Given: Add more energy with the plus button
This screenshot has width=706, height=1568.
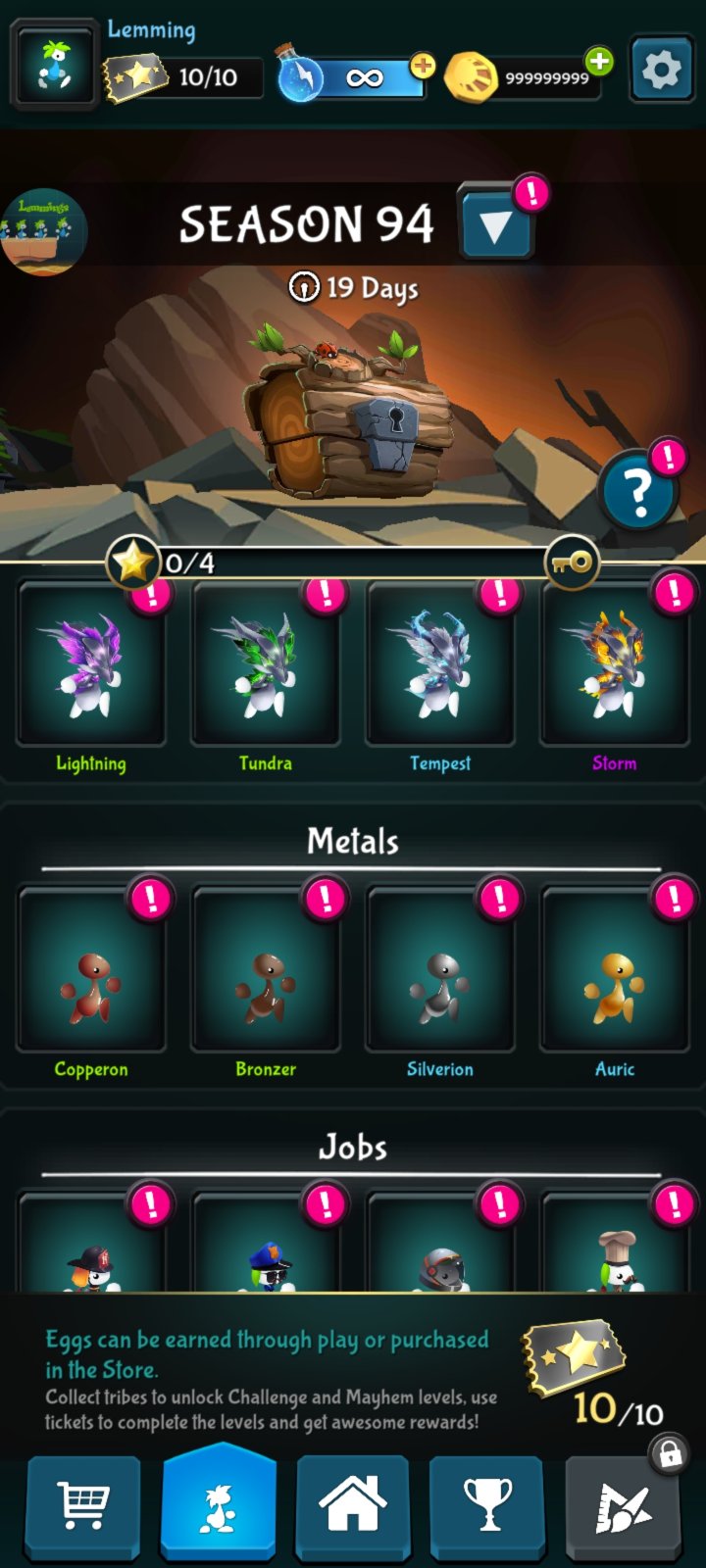Looking at the screenshot, I should coord(423,67).
